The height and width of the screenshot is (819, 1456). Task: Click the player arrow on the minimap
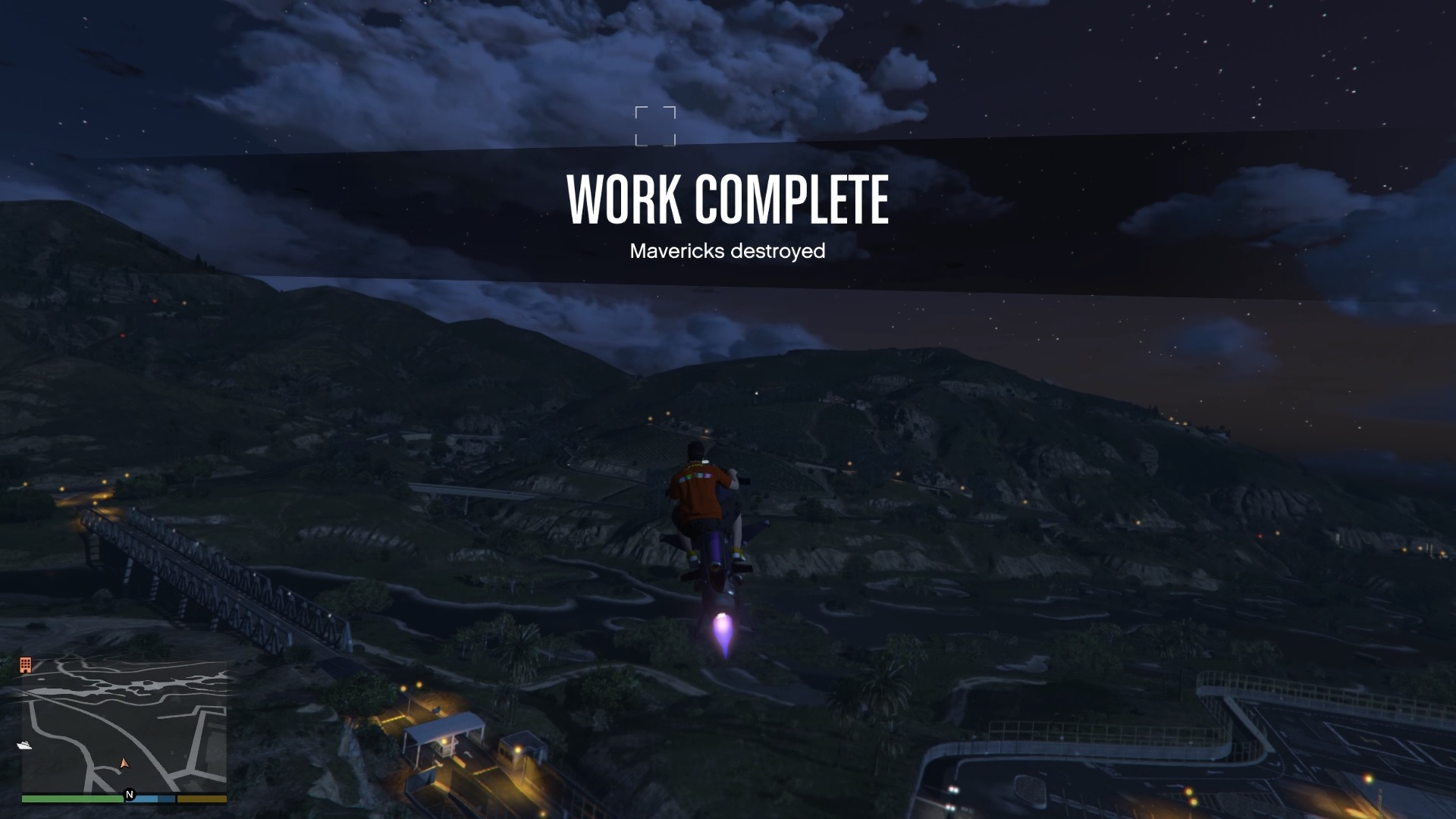tap(124, 763)
